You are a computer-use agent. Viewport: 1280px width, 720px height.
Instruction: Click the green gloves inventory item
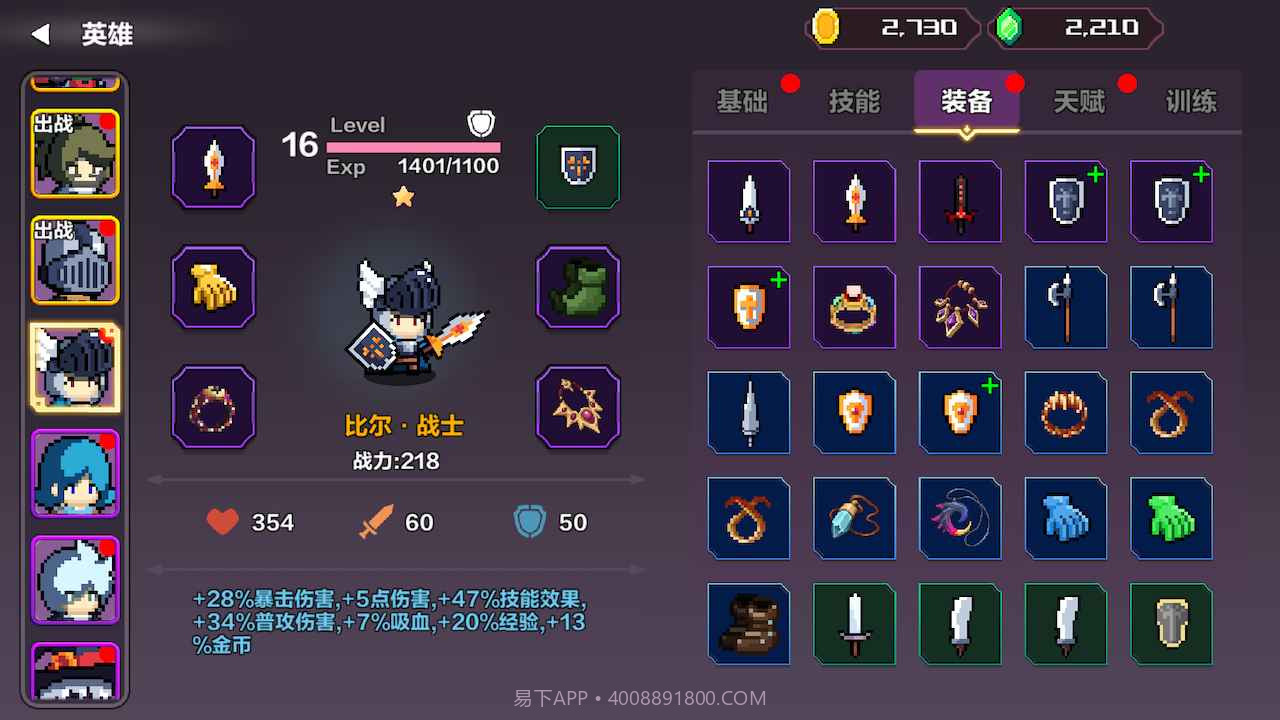(x=1171, y=518)
